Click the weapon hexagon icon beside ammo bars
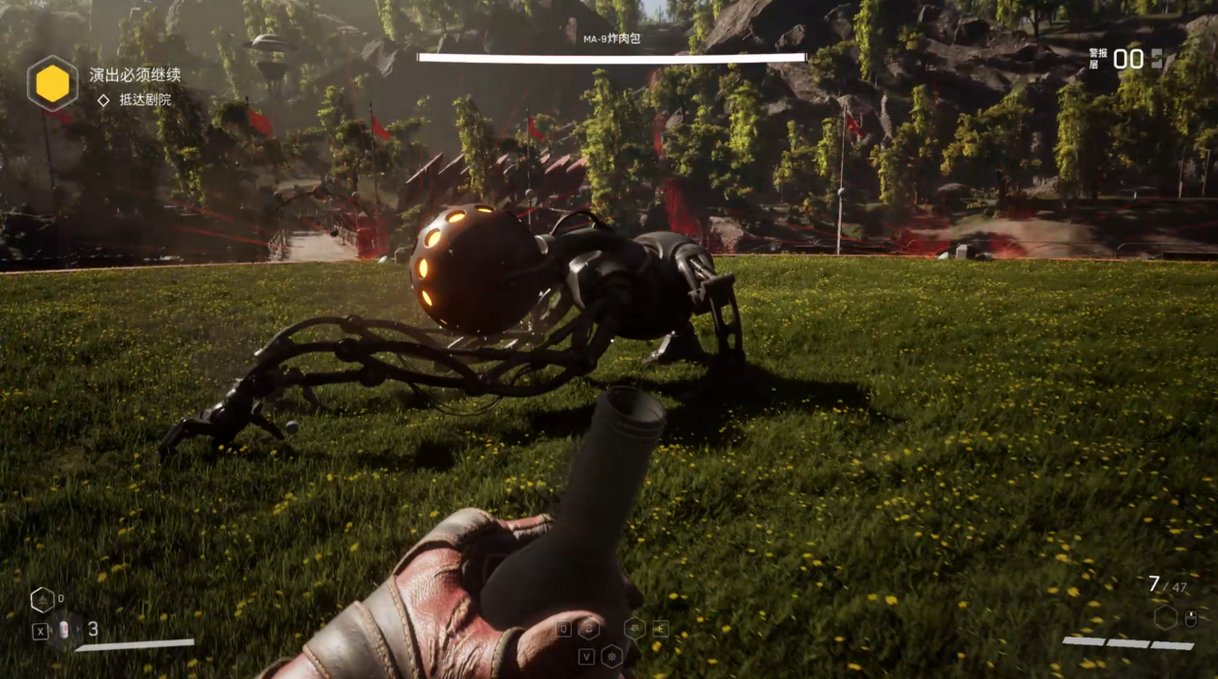 1165,618
